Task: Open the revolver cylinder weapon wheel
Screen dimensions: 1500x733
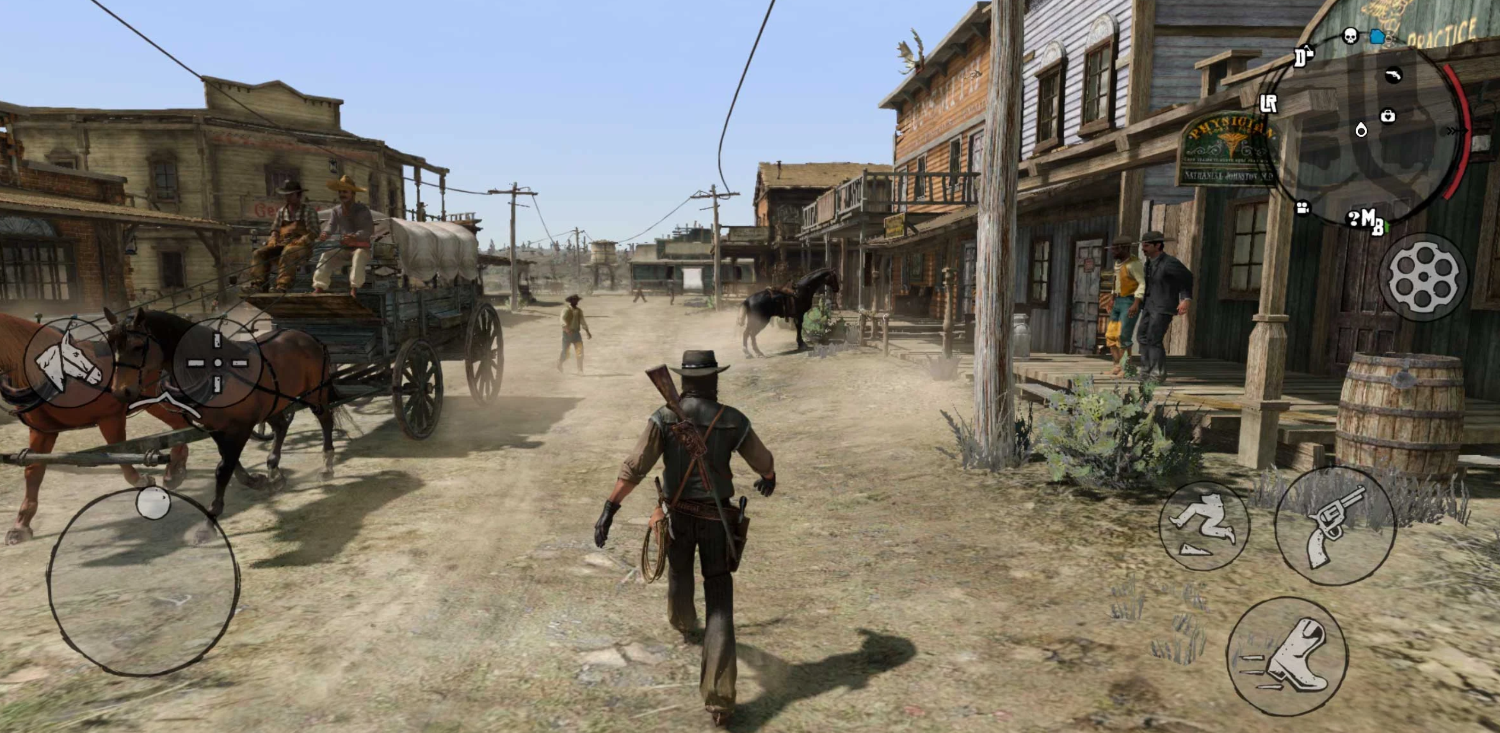Action: (1423, 277)
